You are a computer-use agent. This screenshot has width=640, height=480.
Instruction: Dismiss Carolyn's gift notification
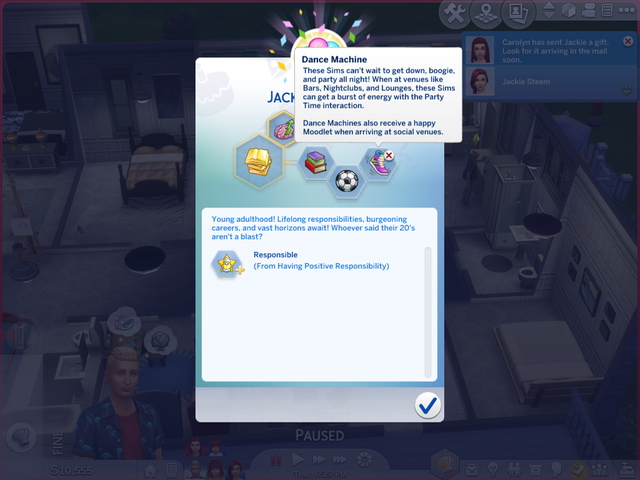coord(628,42)
